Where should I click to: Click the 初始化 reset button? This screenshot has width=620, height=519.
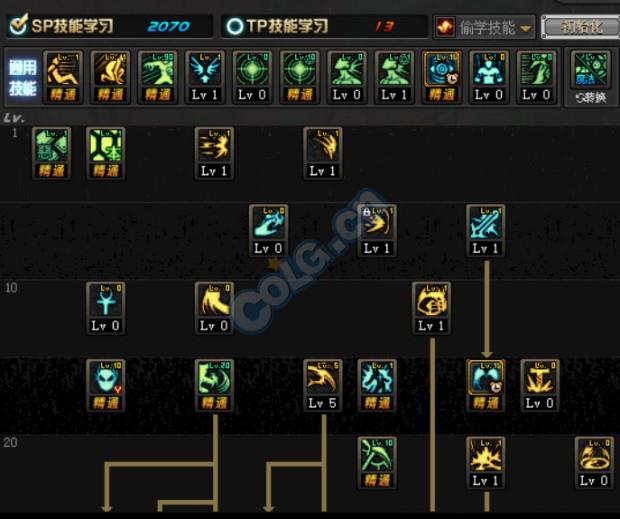pyautogui.click(x=579, y=27)
